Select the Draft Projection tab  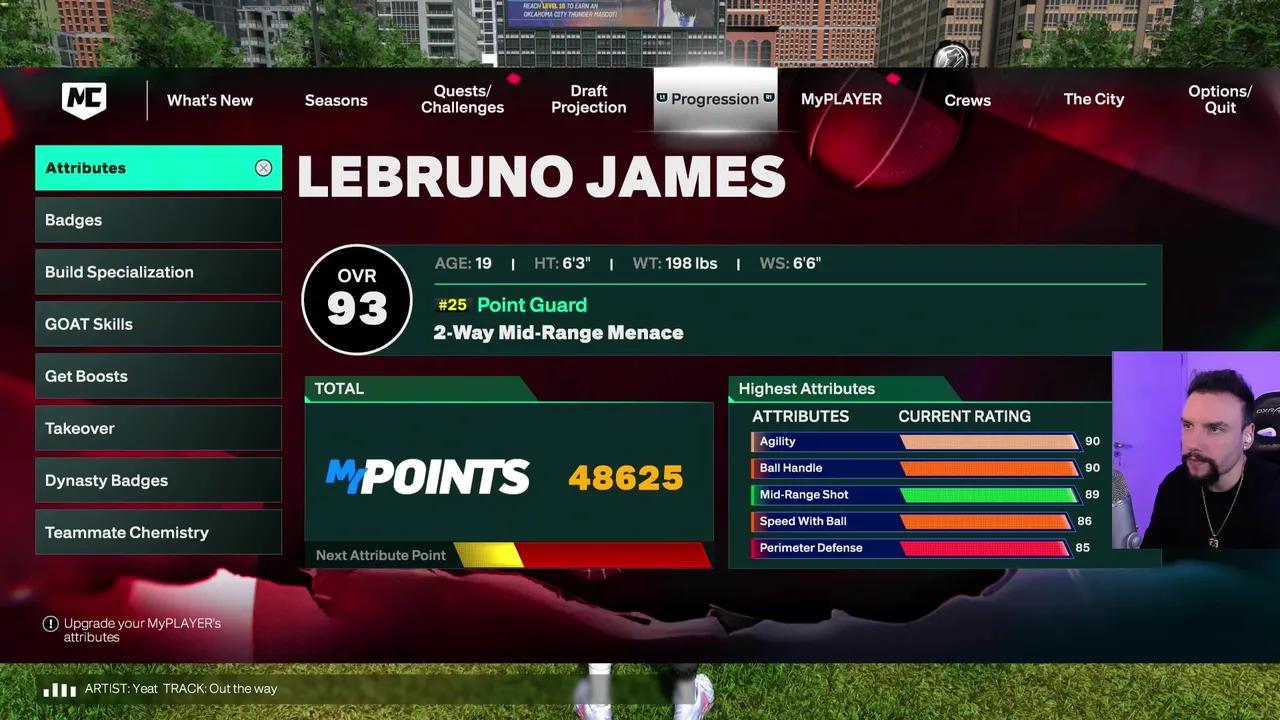pyautogui.click(x=589, y=99)
